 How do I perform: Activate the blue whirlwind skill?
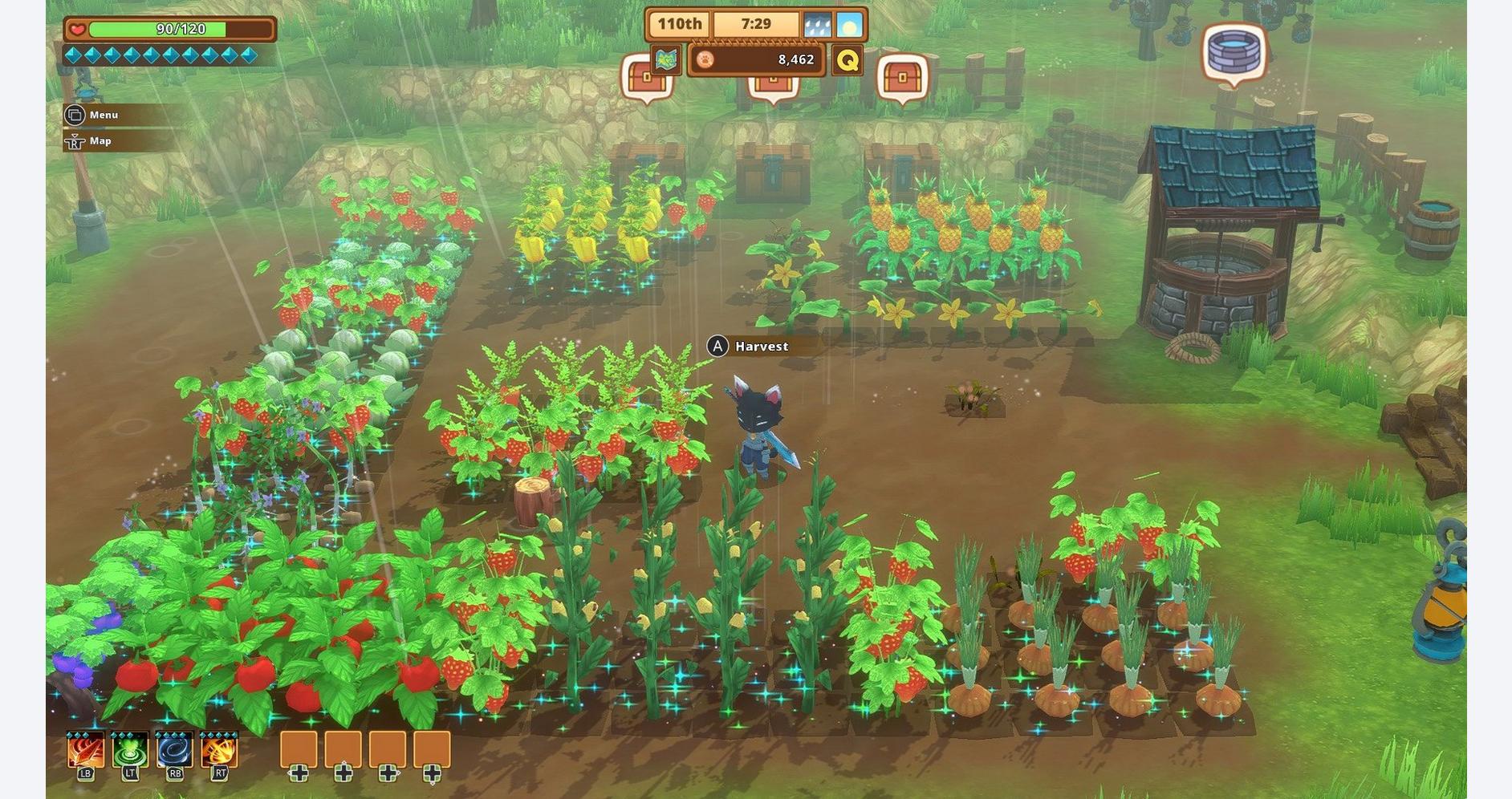[174, 750]
